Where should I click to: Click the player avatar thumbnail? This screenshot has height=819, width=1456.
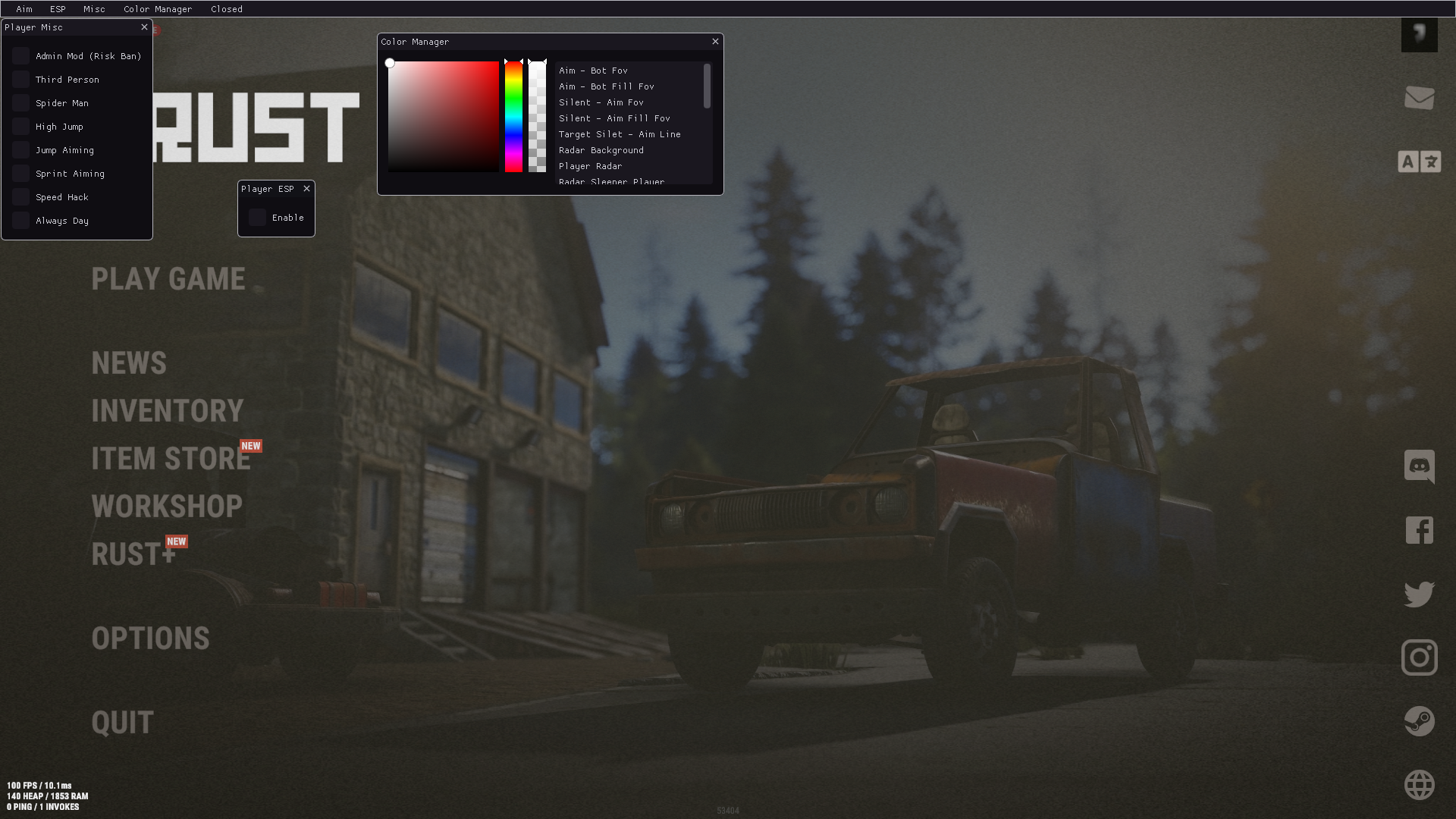pos(1419,35)
